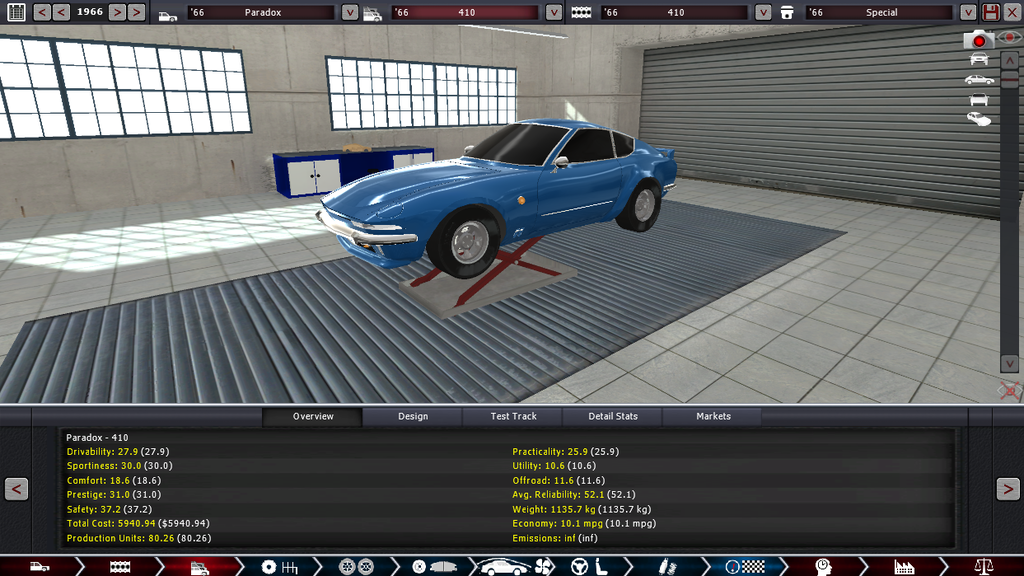Open the steering wheel step in the toolbar
The height and width of the screenshot is (576, 1024).
[x=578, y=567]
